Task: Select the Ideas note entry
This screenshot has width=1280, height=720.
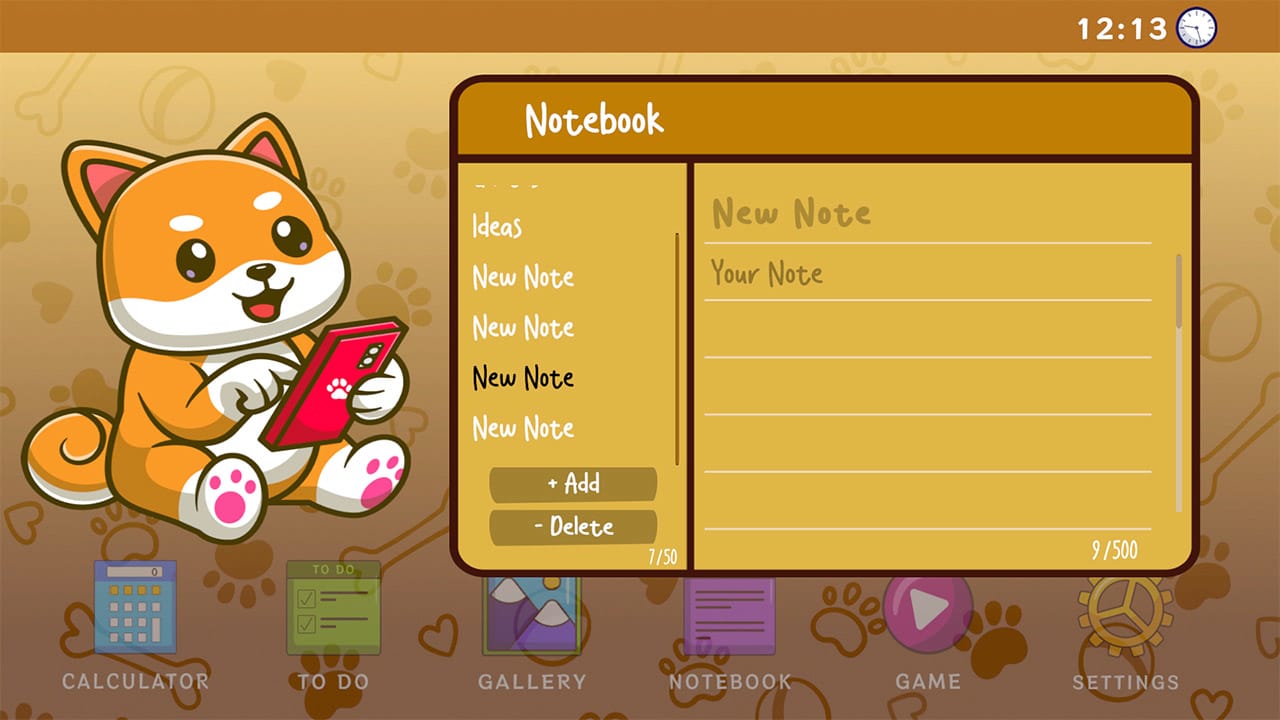Action: 495,228
